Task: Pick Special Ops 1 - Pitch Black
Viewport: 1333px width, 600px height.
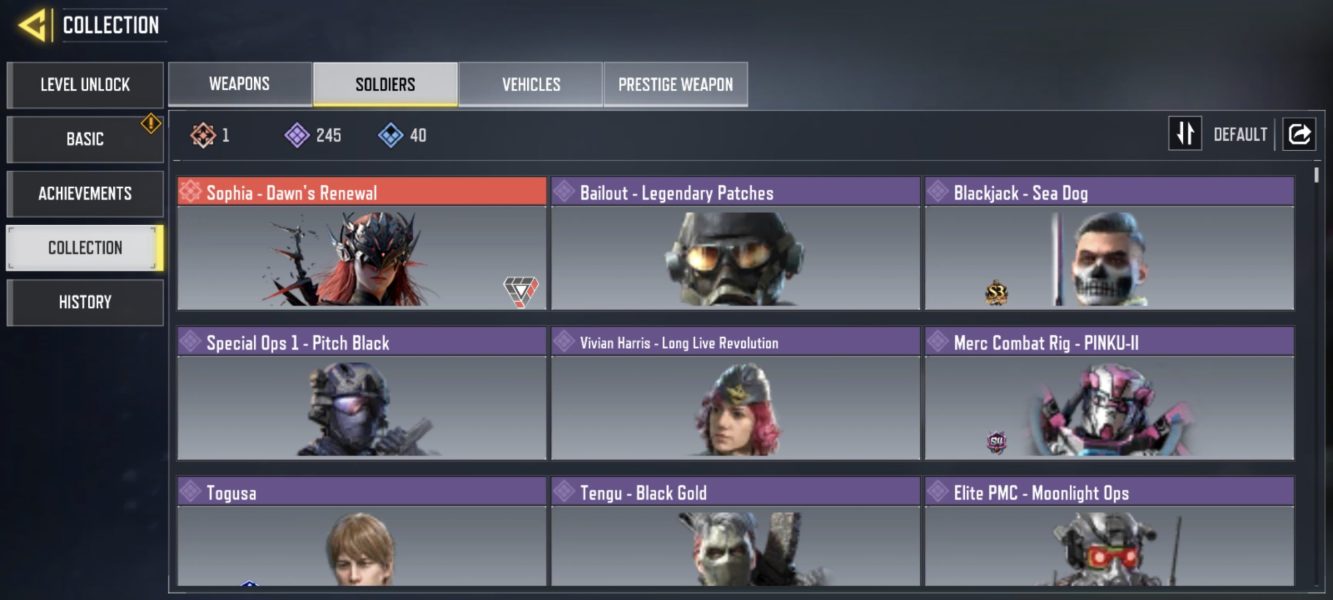Action: coord(362,394)
